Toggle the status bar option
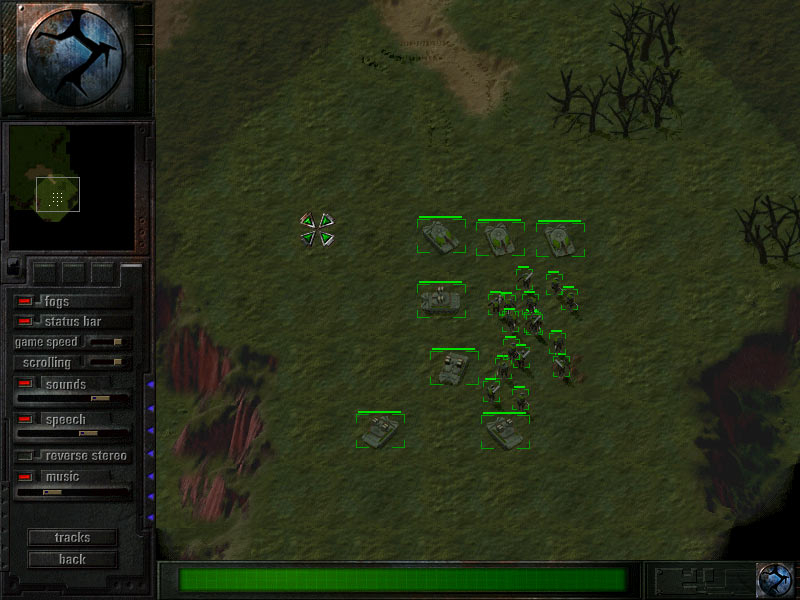The height and width of the screenshot is (600, 800). pyautogui.click(x=26, y=322)
